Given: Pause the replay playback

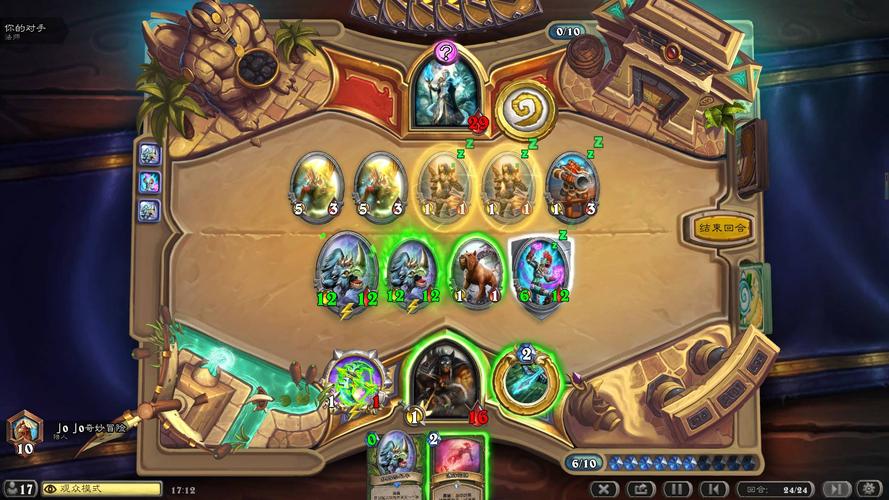Looking at the screenshot, I should click(x=676, y=489).
